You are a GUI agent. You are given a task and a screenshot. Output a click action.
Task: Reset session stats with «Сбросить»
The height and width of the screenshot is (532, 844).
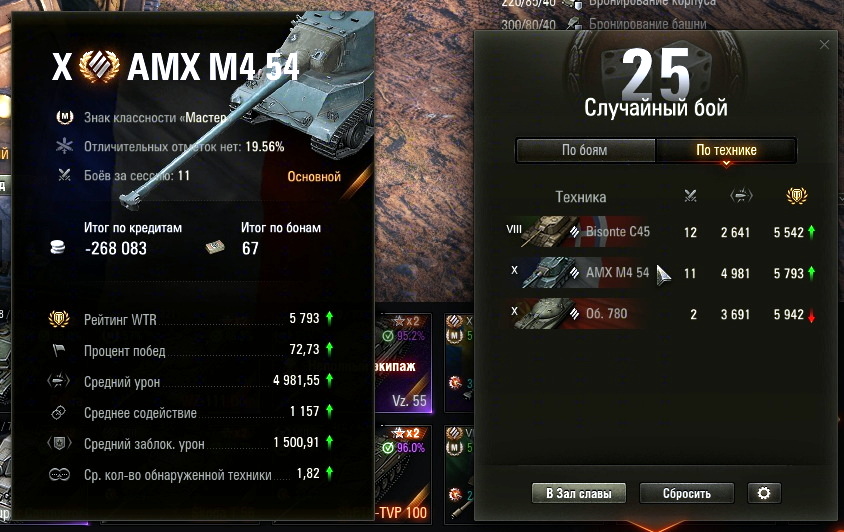tap(686, 493)
